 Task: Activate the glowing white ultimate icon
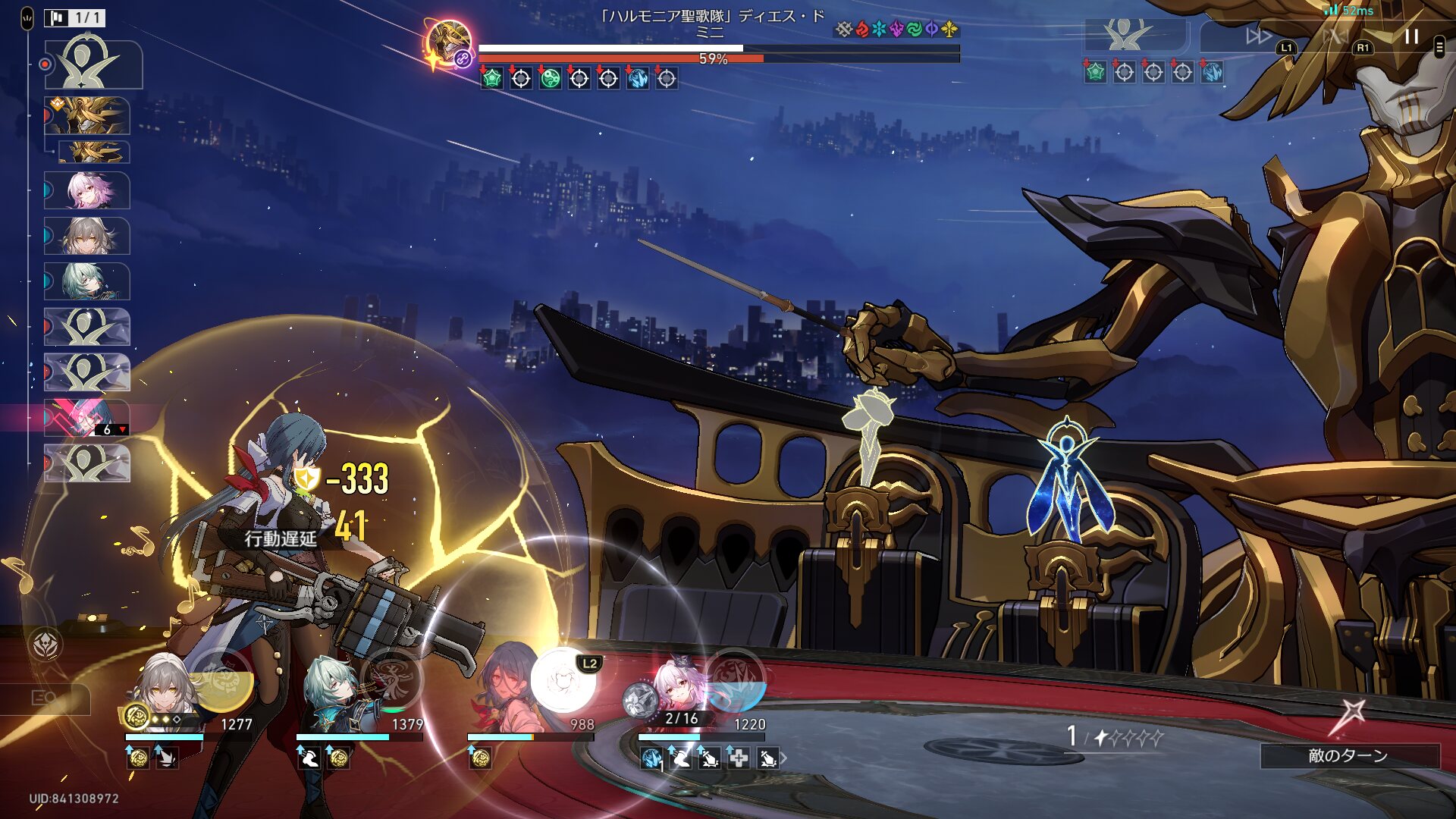(x=563, y=679)
